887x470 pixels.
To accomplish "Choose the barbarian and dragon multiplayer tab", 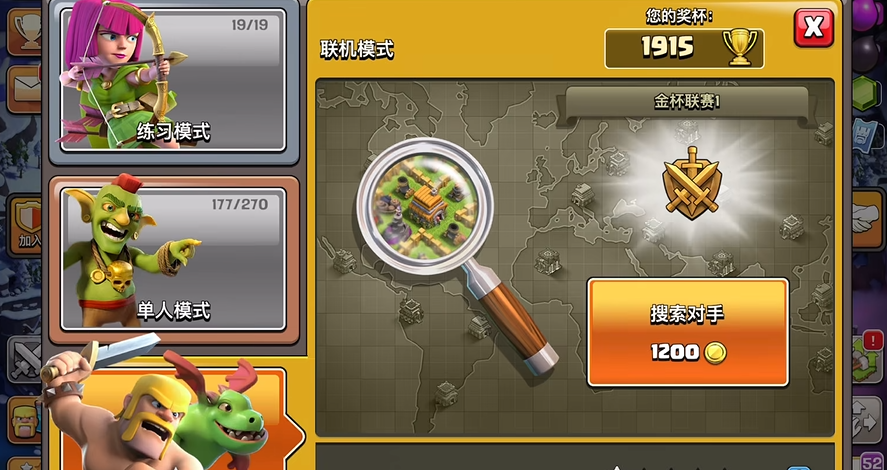I will click(175, 420).
